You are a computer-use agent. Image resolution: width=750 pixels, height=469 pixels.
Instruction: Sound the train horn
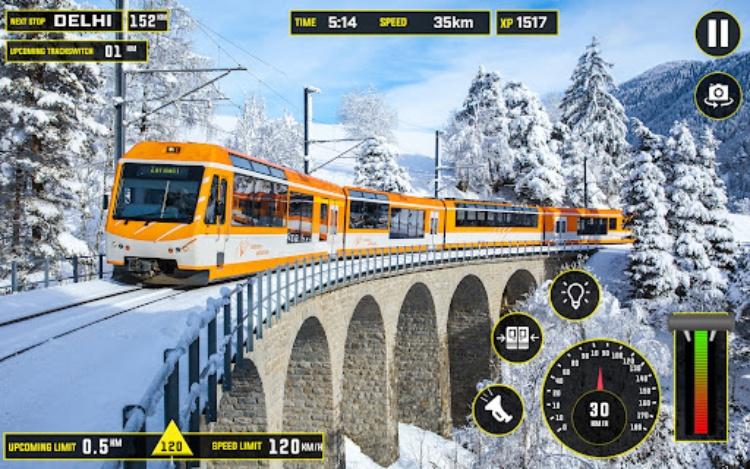pyautogui.click(x=498, y=409)
